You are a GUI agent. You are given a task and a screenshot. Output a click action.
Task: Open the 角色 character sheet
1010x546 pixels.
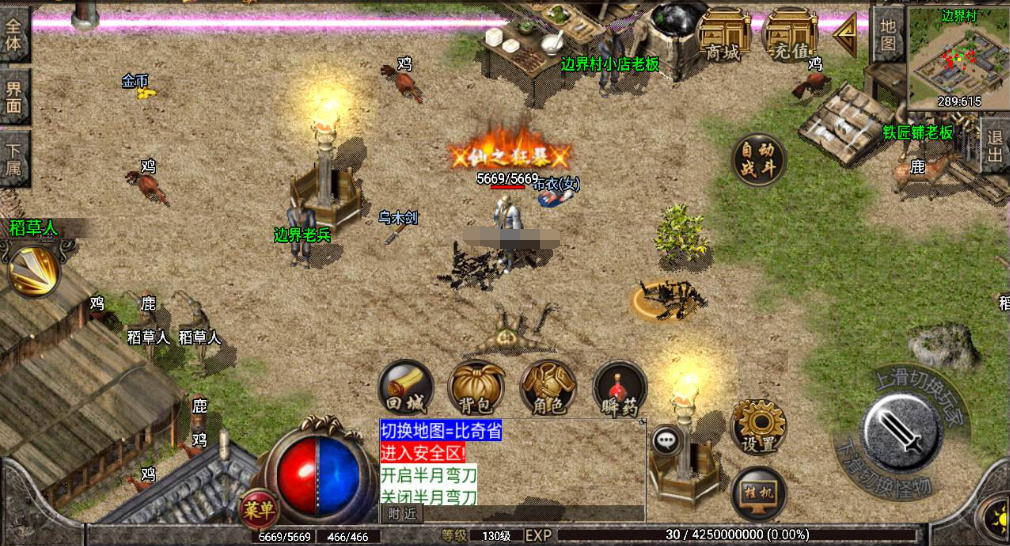pyautogui.click(x=548, y=388)
